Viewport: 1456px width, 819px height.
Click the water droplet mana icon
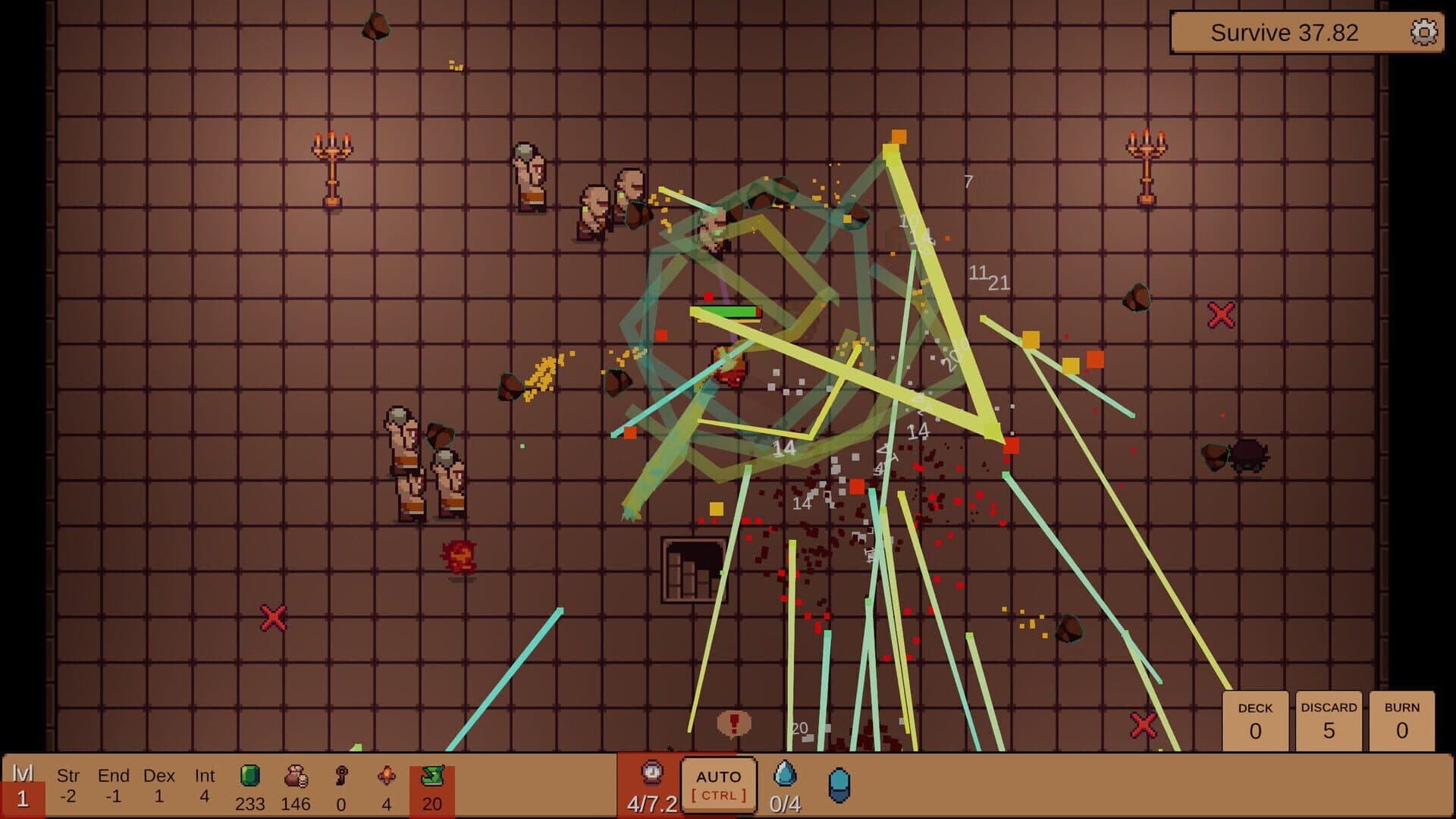pyautogui.click(x=785, y=773)
